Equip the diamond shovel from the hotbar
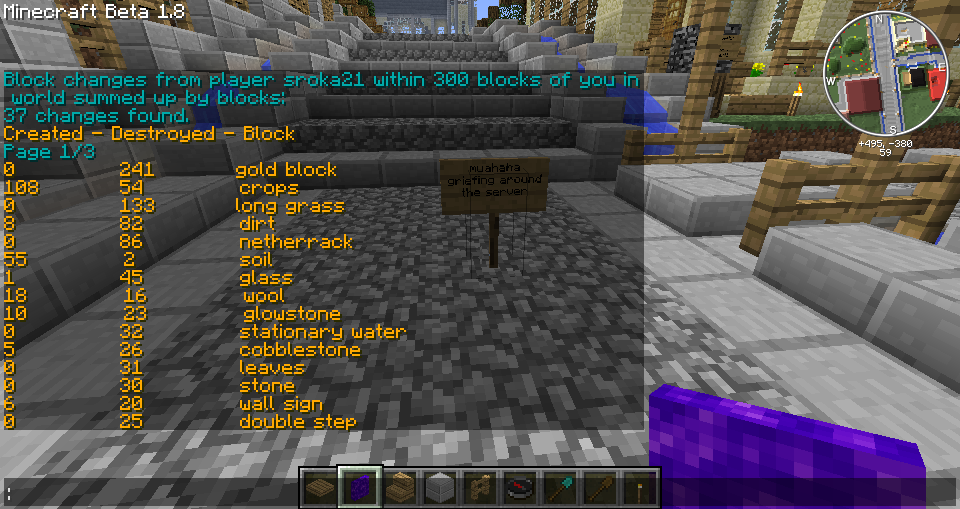This screenshot has height=509, width=960. [560, 487]
